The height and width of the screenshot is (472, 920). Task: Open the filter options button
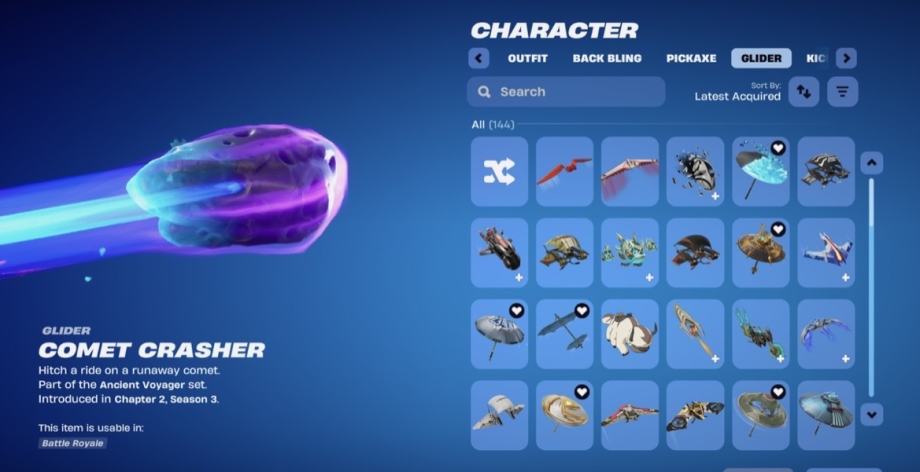click(x=843, y=92)
